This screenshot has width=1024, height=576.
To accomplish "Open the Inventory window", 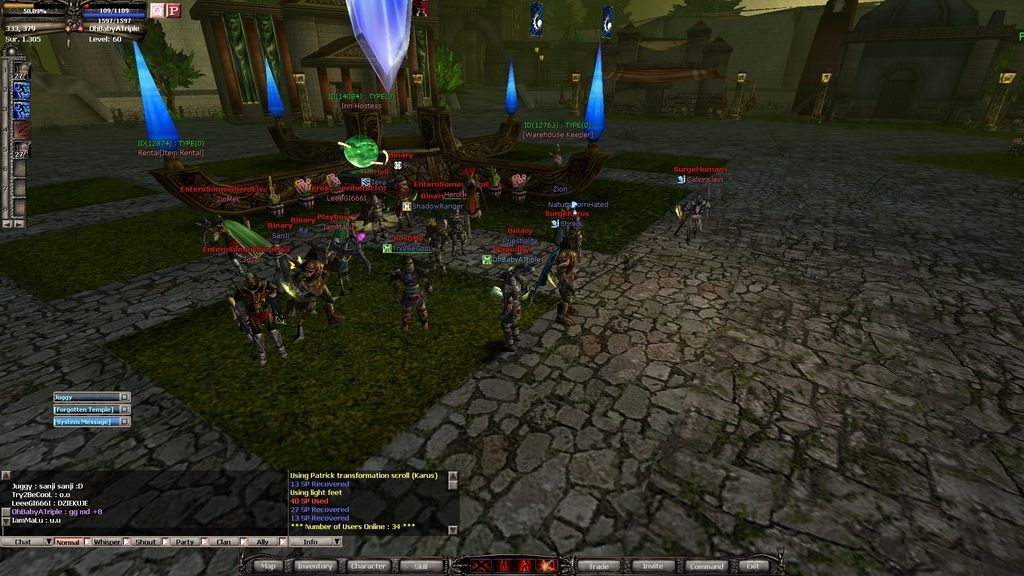I will (x=314, y=566).
